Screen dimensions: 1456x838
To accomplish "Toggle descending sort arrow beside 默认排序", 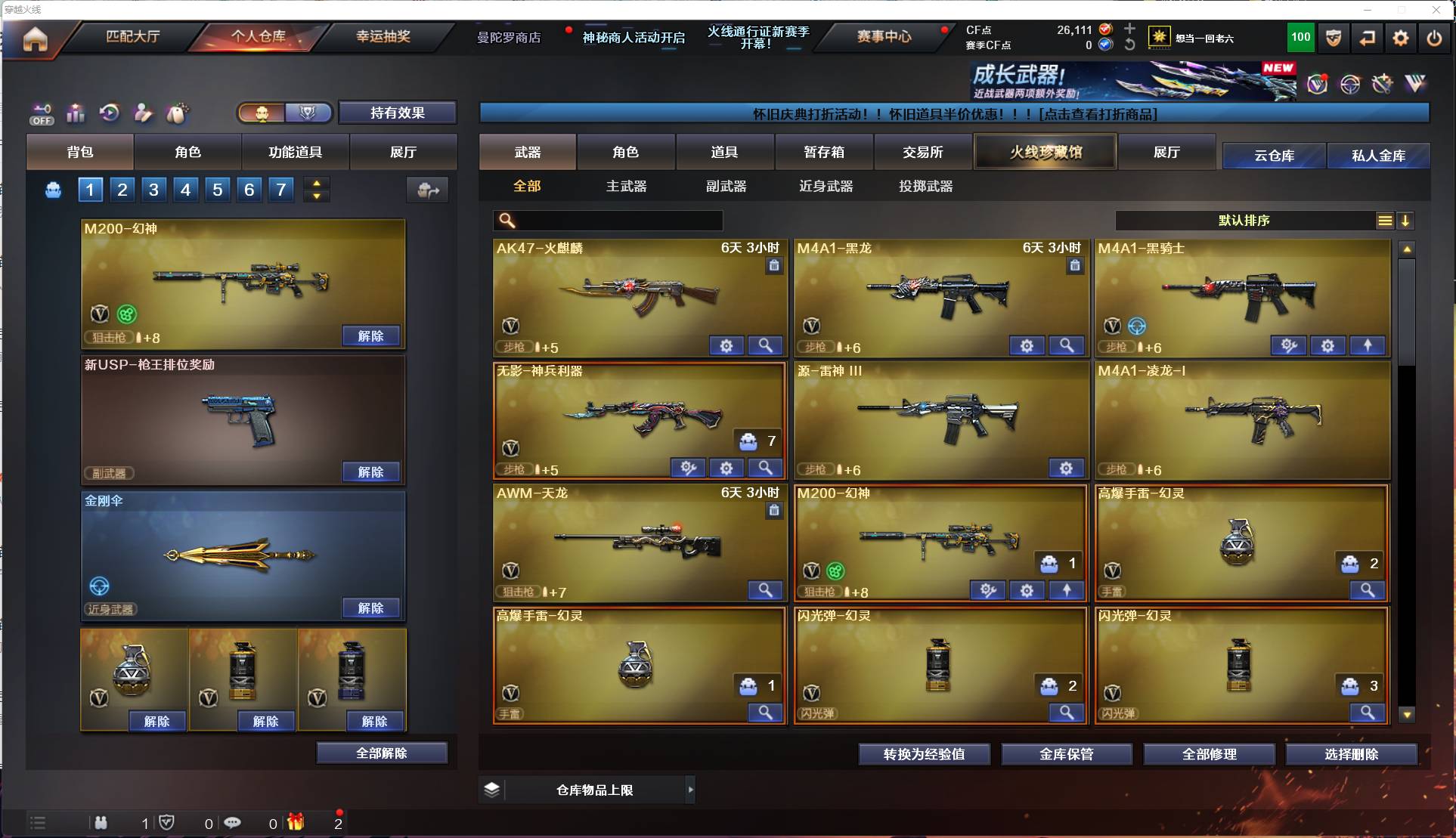I will point(1406,221).
